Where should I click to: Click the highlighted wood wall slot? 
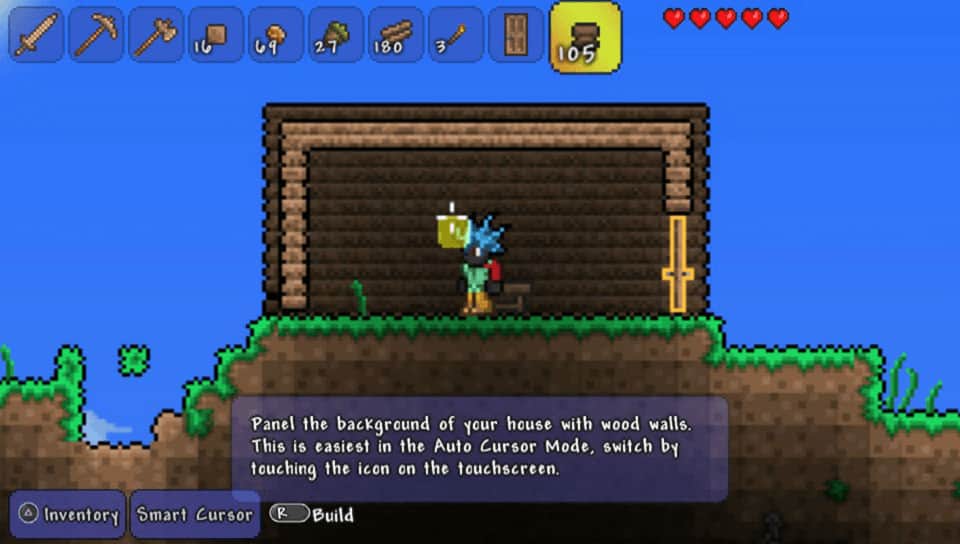(585, 37)
